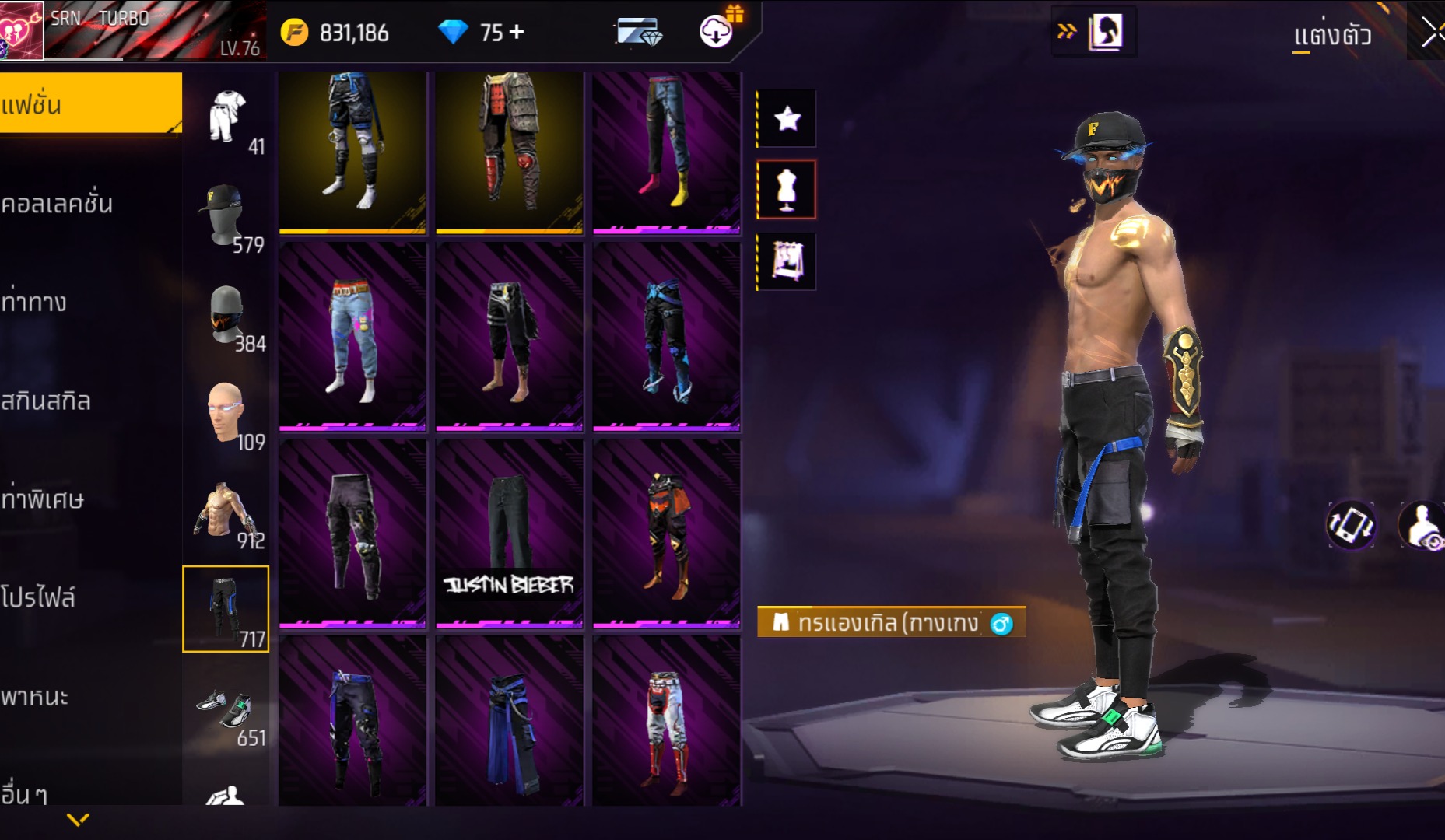
Task: Open the cloud download icon with gift
Action: pyautogui.click(x=717, y=31)
